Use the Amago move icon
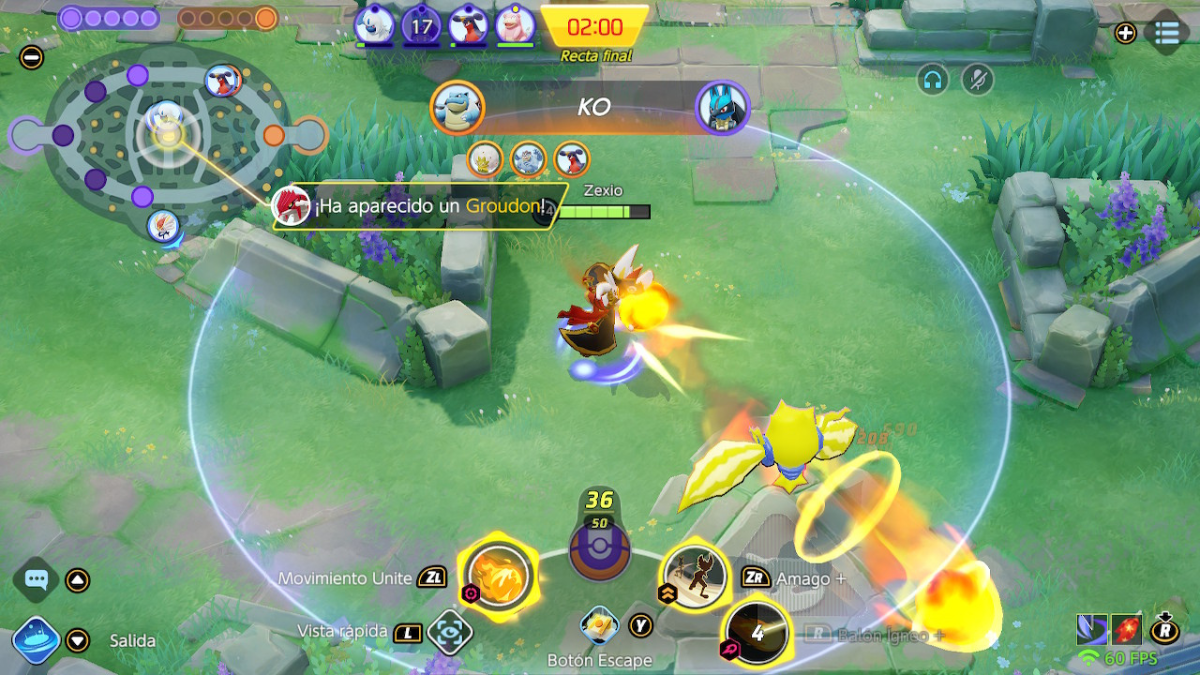 695,577
